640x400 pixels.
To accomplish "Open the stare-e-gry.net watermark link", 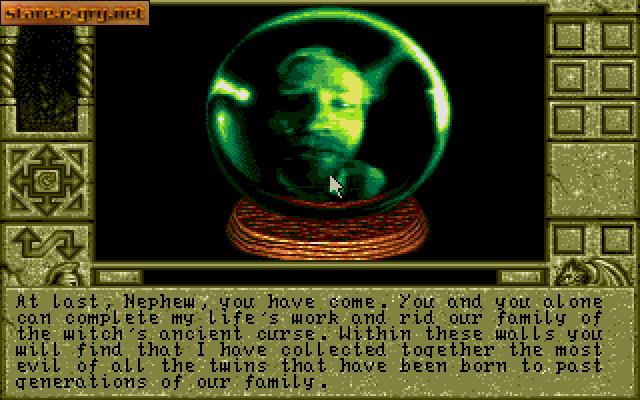I will coord(75,13).
